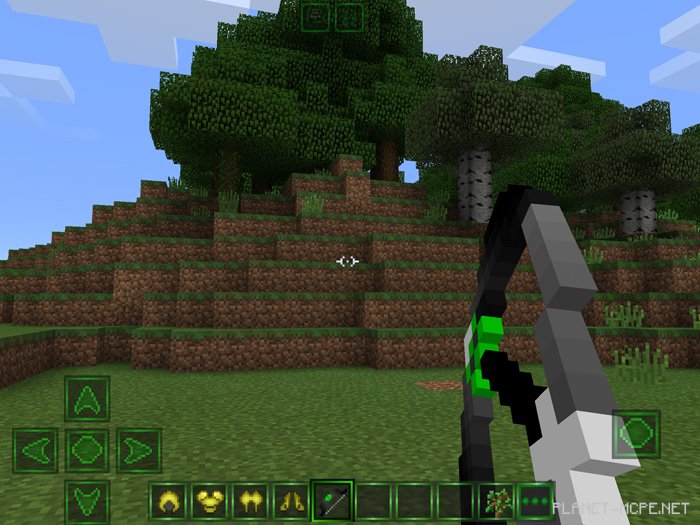Tap the center D-pad jump button
This screenshot has width=700, height=525.
[87, 450]
